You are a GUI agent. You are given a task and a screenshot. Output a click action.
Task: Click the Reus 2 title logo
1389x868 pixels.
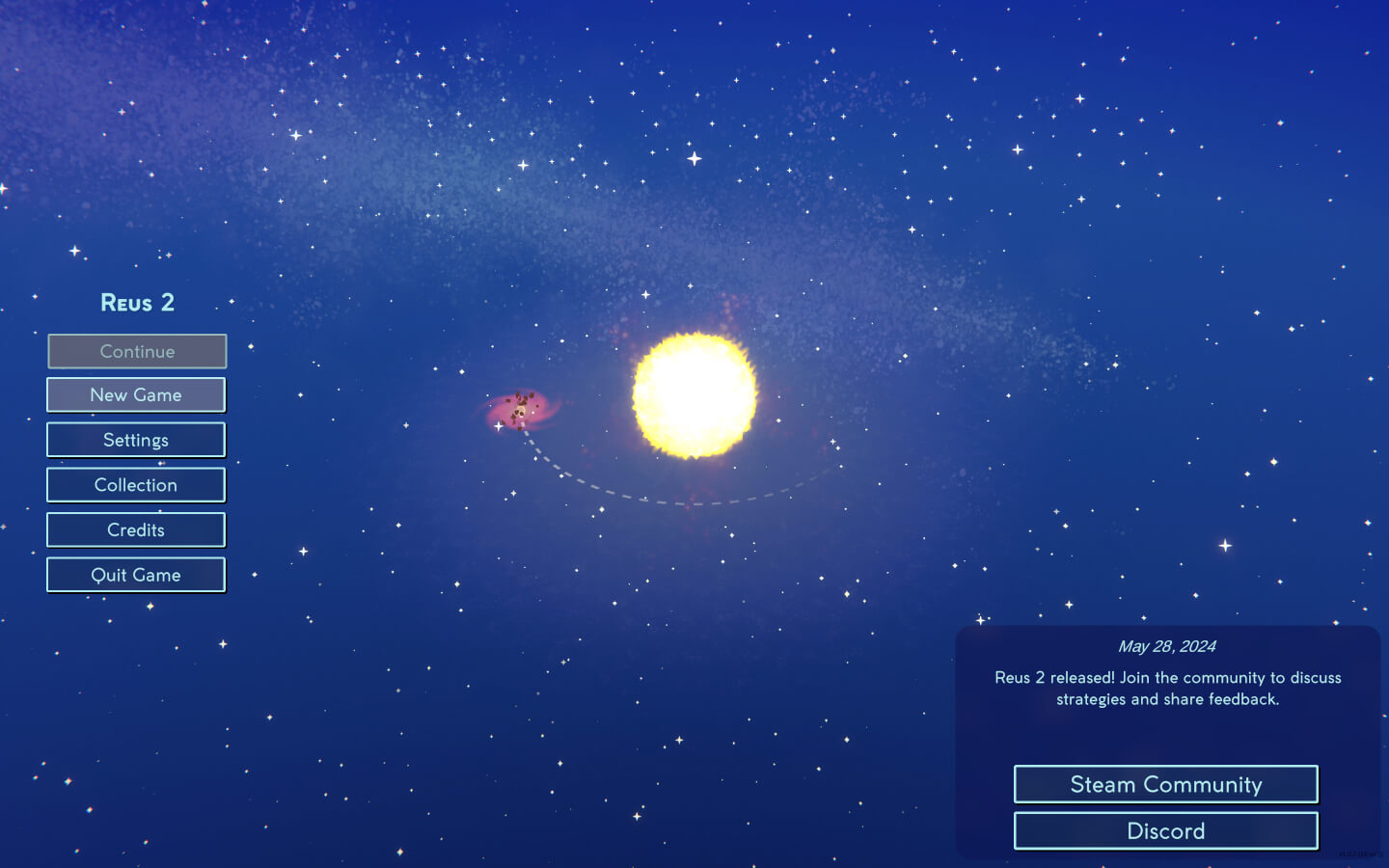(136, 302)
